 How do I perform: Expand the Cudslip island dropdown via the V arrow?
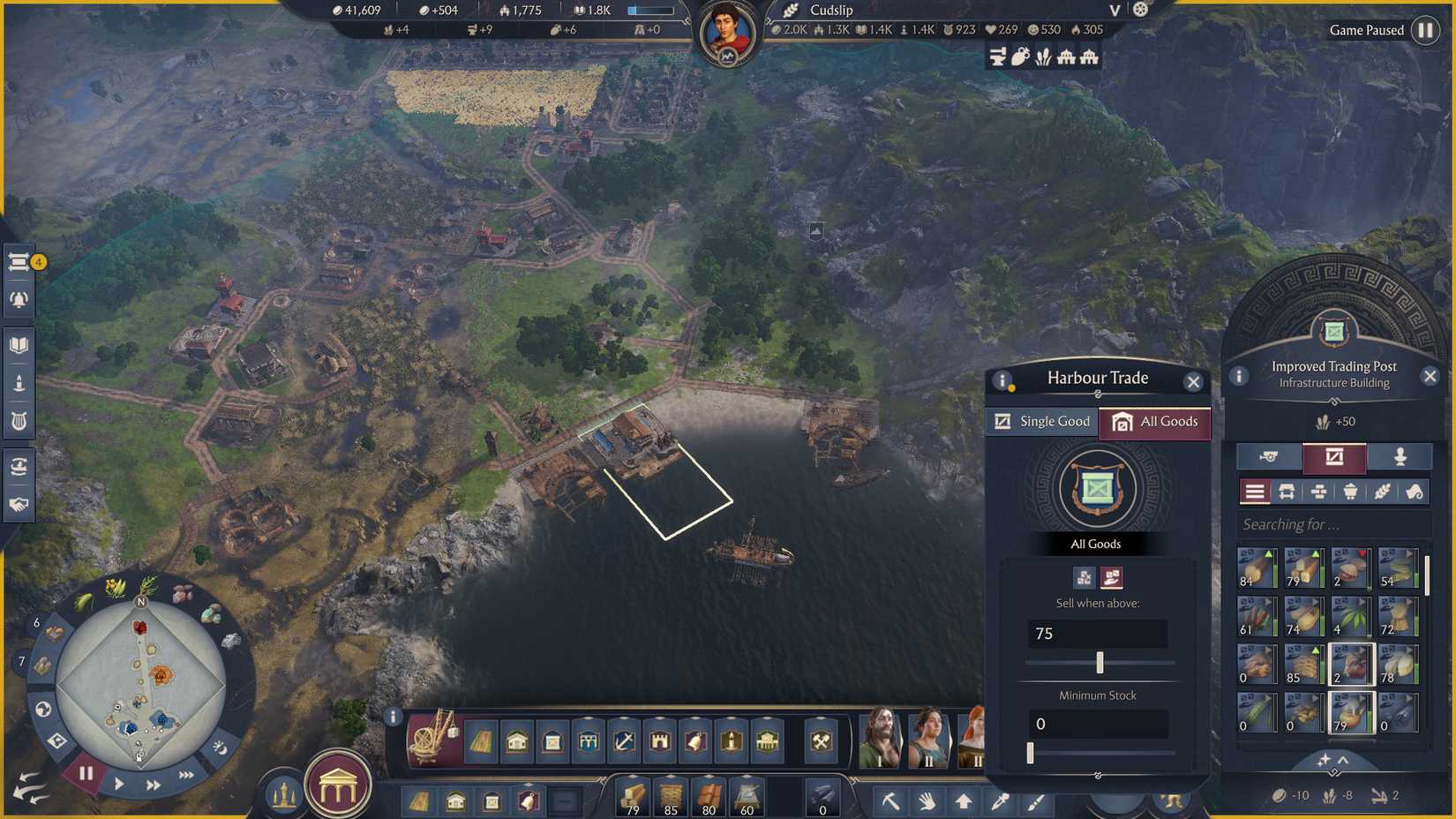1114,11
